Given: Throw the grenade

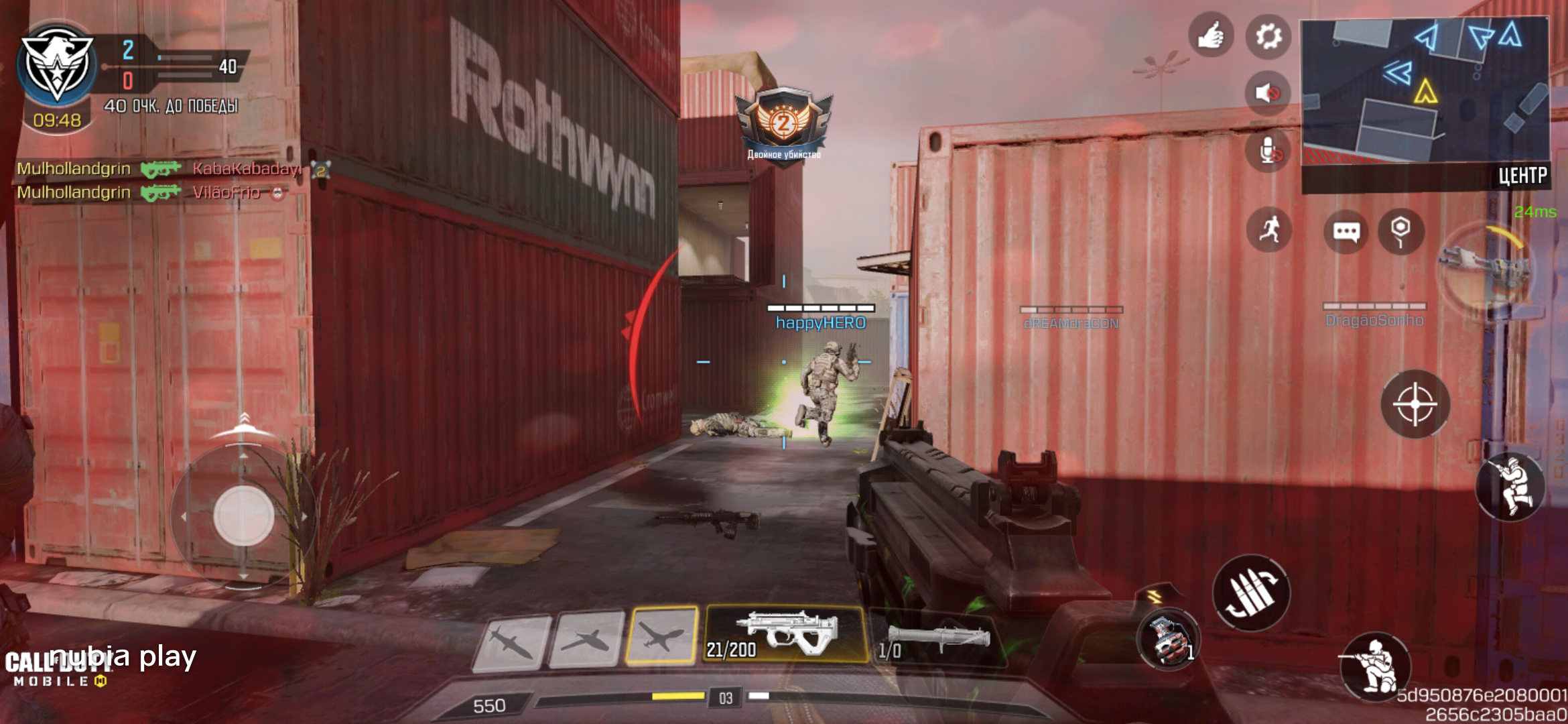Looking at the screenshot, I should 1169,640.
